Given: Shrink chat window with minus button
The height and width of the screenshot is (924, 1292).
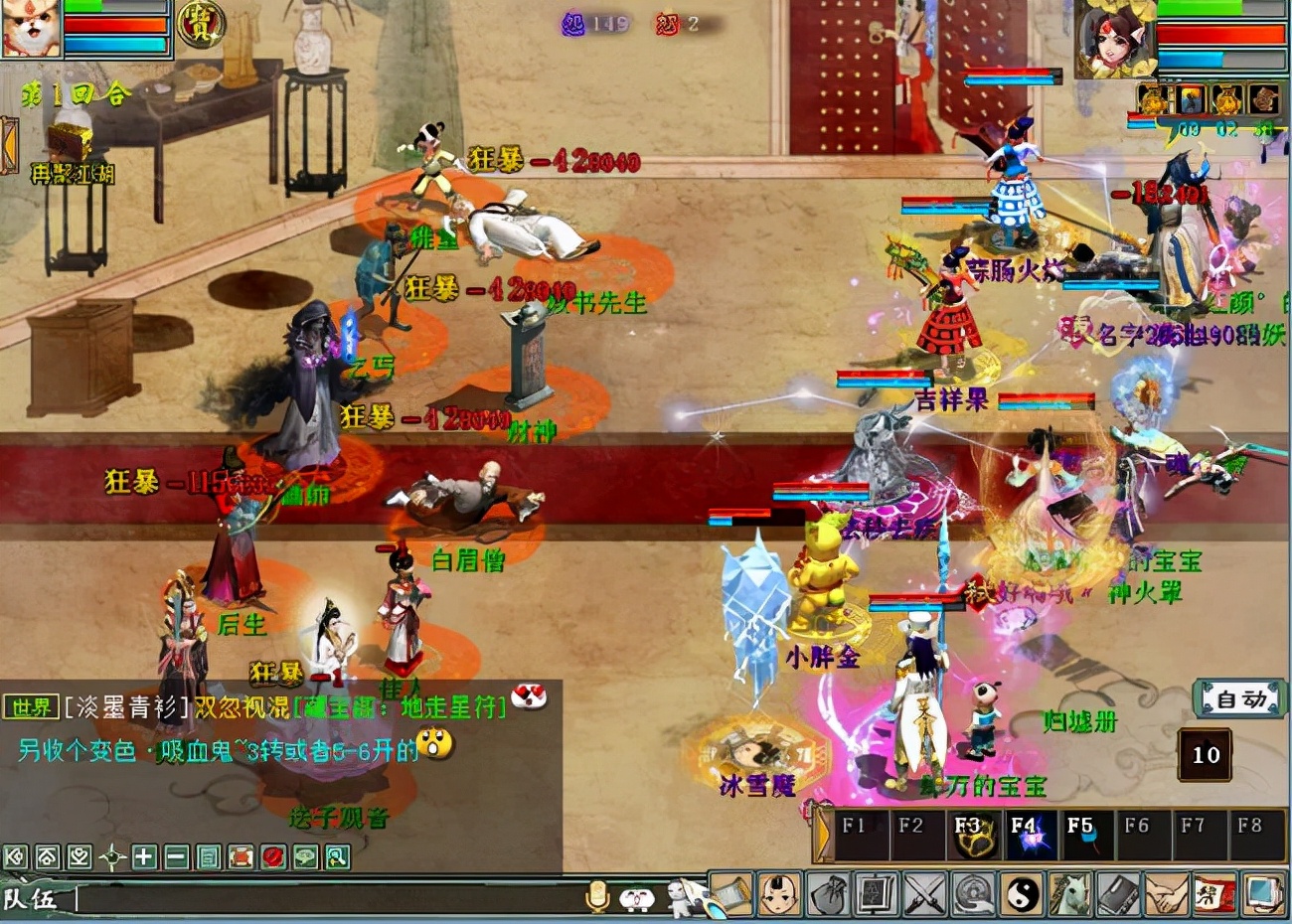Looking at the screenshot, I should pyautogui.click(x=176, y=856).
